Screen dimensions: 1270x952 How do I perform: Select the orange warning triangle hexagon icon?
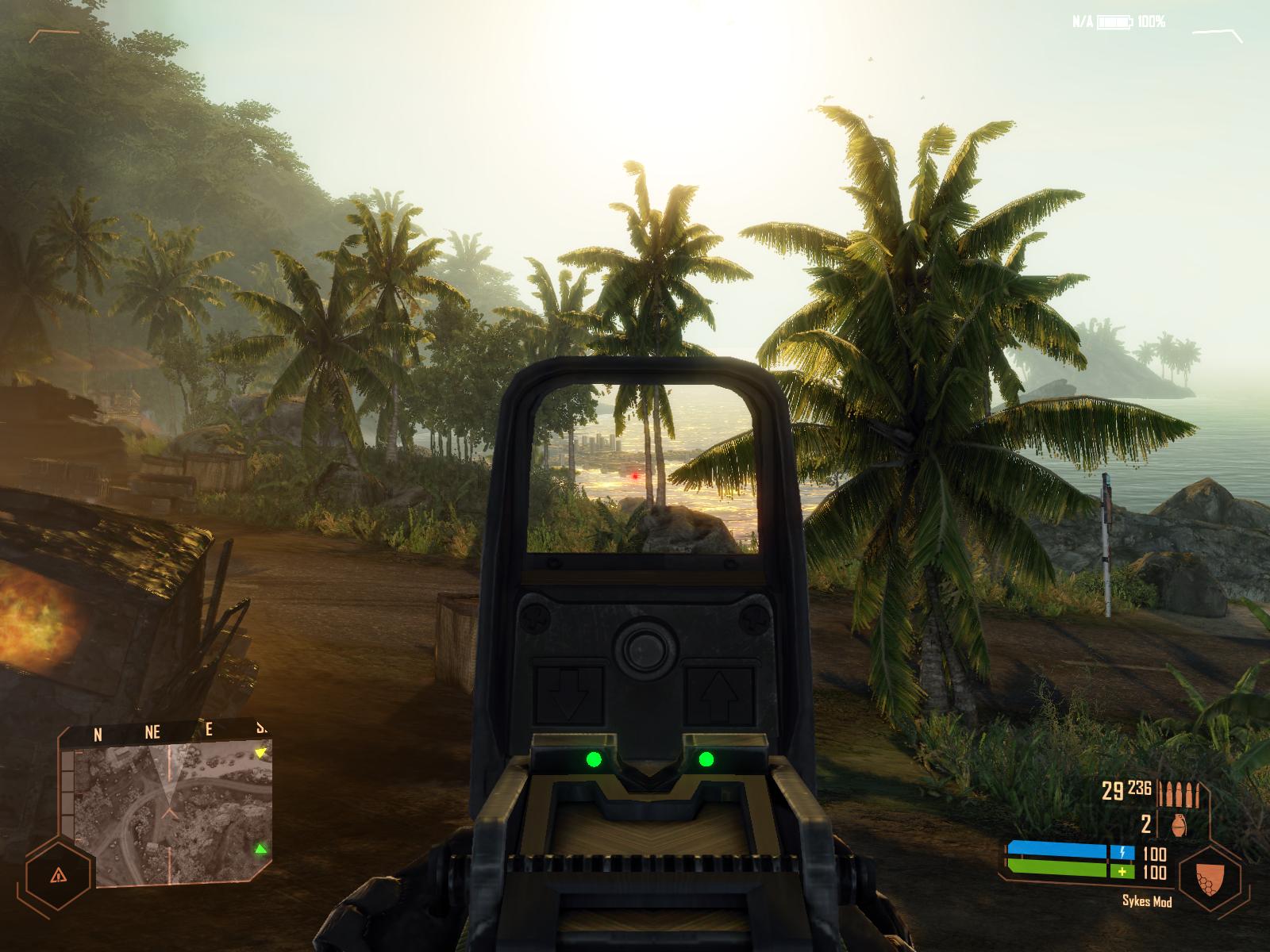pyautogui.click(x=56, y=875)
